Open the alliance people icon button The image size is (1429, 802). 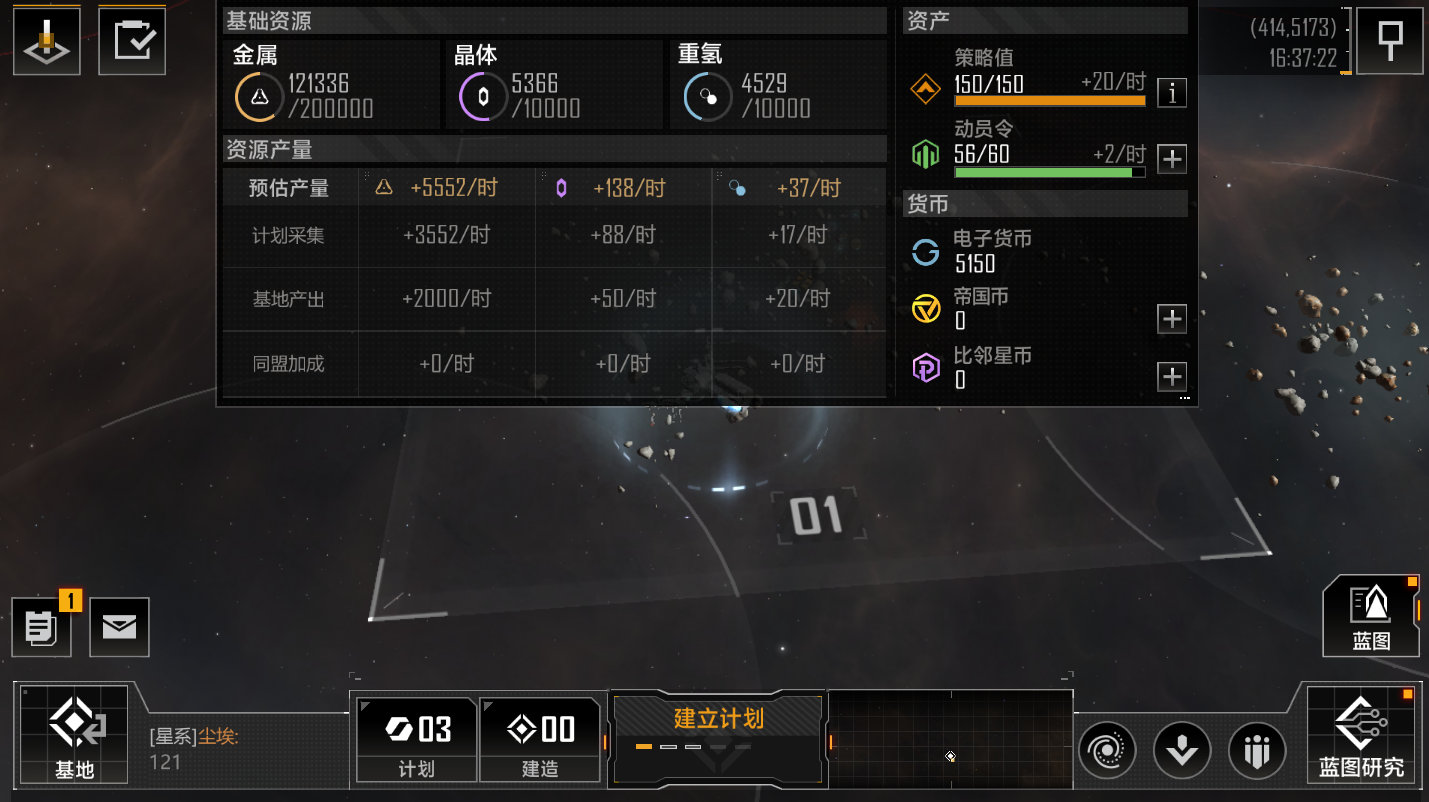[x=1257, y=750]
